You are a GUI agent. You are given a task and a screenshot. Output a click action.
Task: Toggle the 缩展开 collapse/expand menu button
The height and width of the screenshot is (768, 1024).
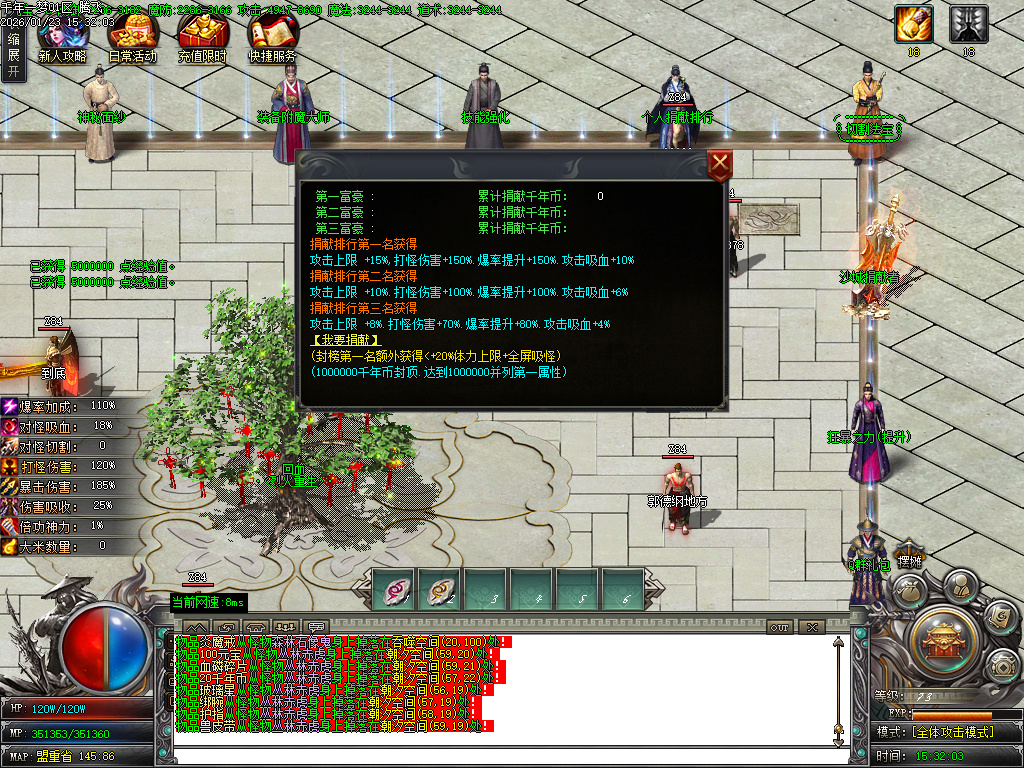tap(13, 54)
